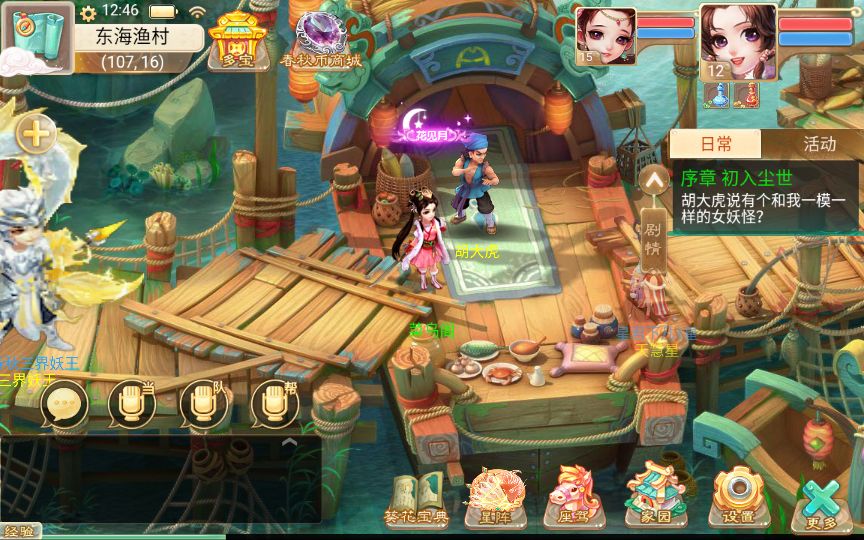Switch to the 活动 events tab

click(x=819, y=144)
